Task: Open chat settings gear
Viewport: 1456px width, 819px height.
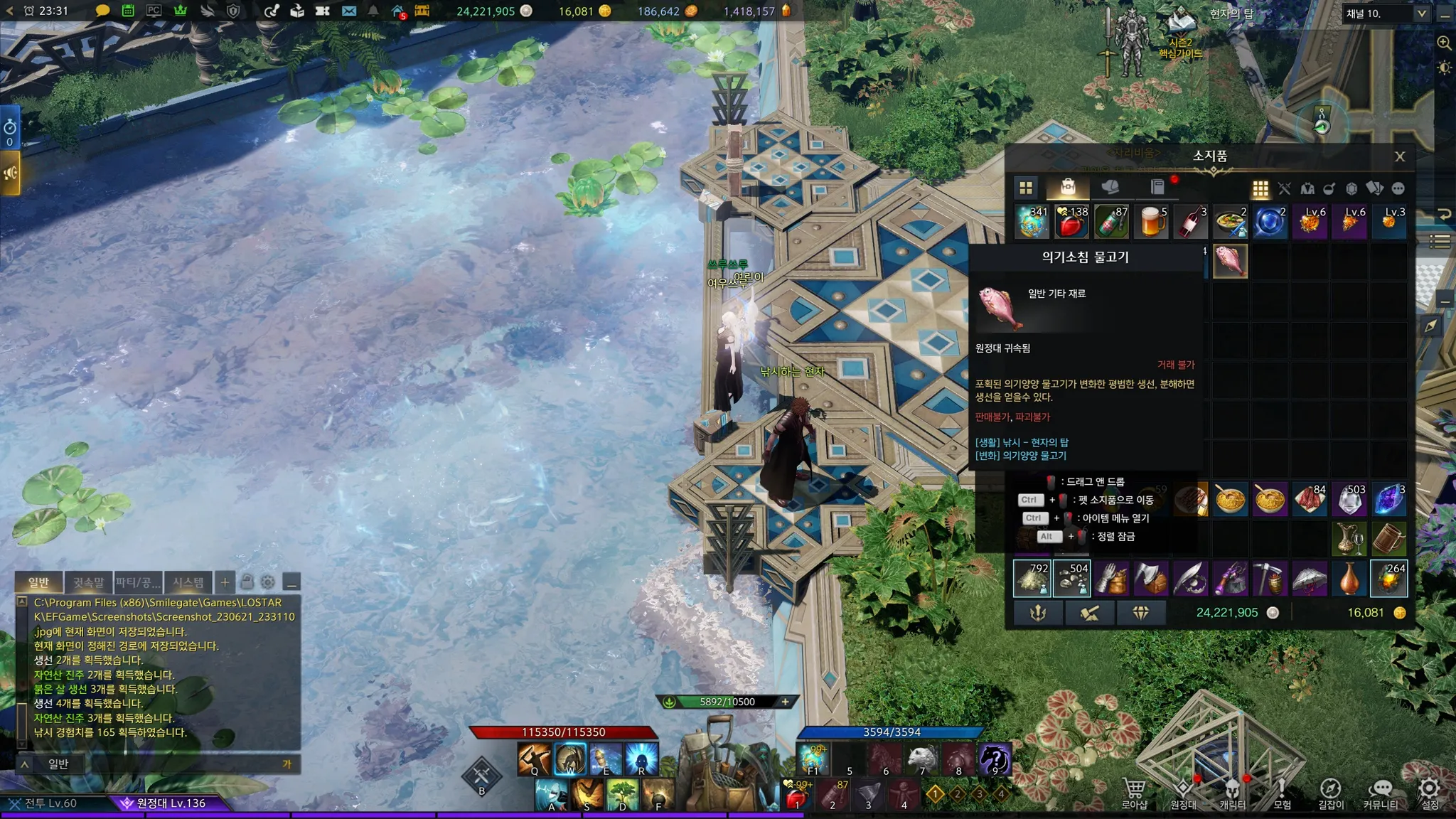Action: pyautogui.click(x=268, y=582)
